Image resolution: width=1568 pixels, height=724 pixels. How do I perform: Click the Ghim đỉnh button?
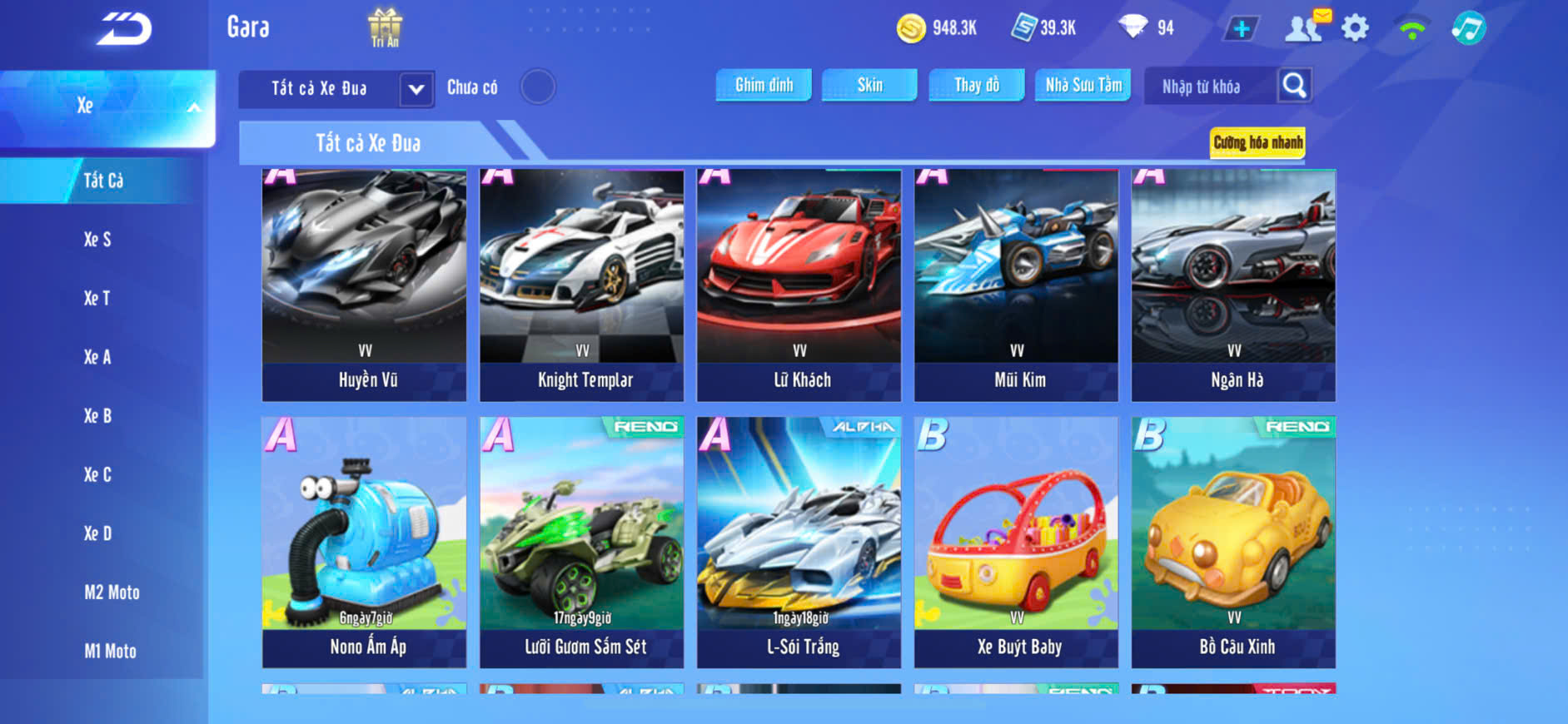764,85
